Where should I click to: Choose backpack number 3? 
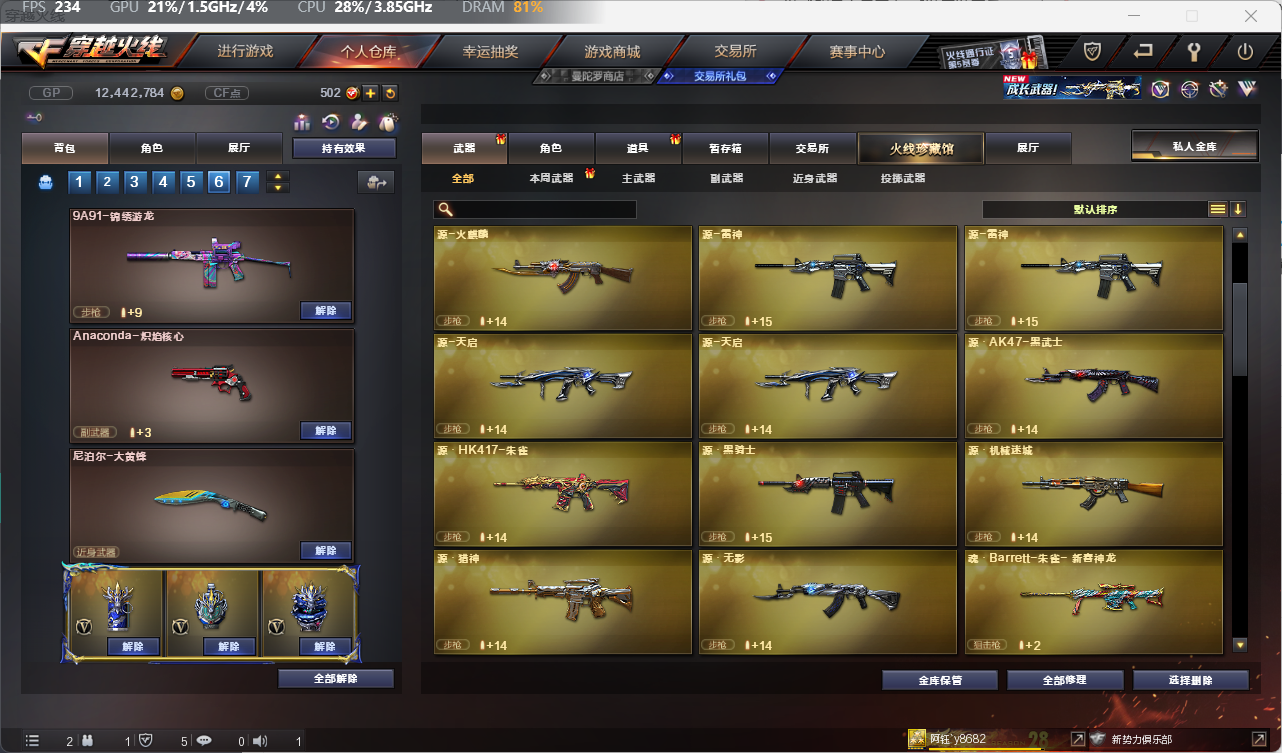[134, 182]
